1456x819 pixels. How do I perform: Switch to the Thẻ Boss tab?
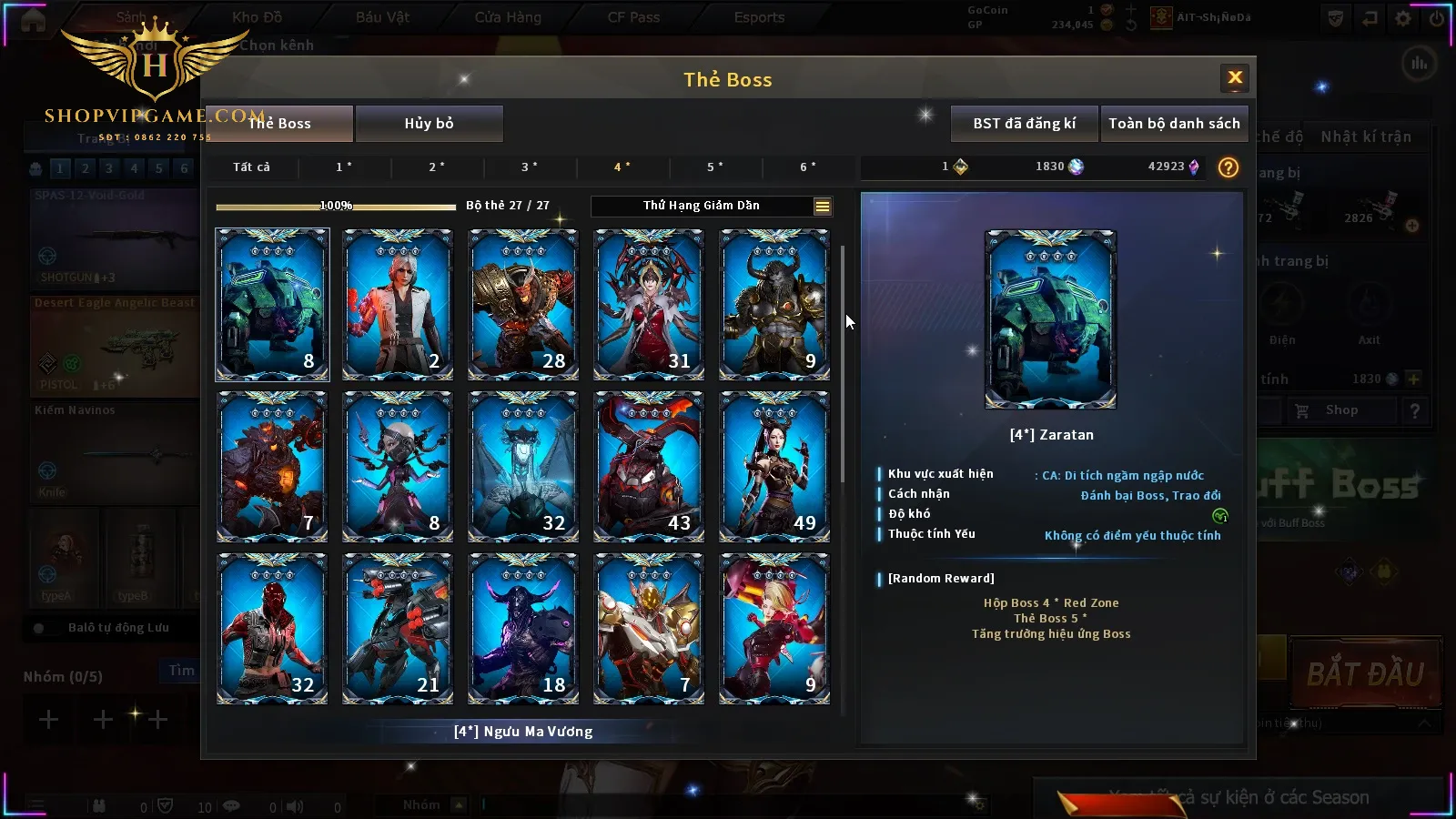[279, 124]
